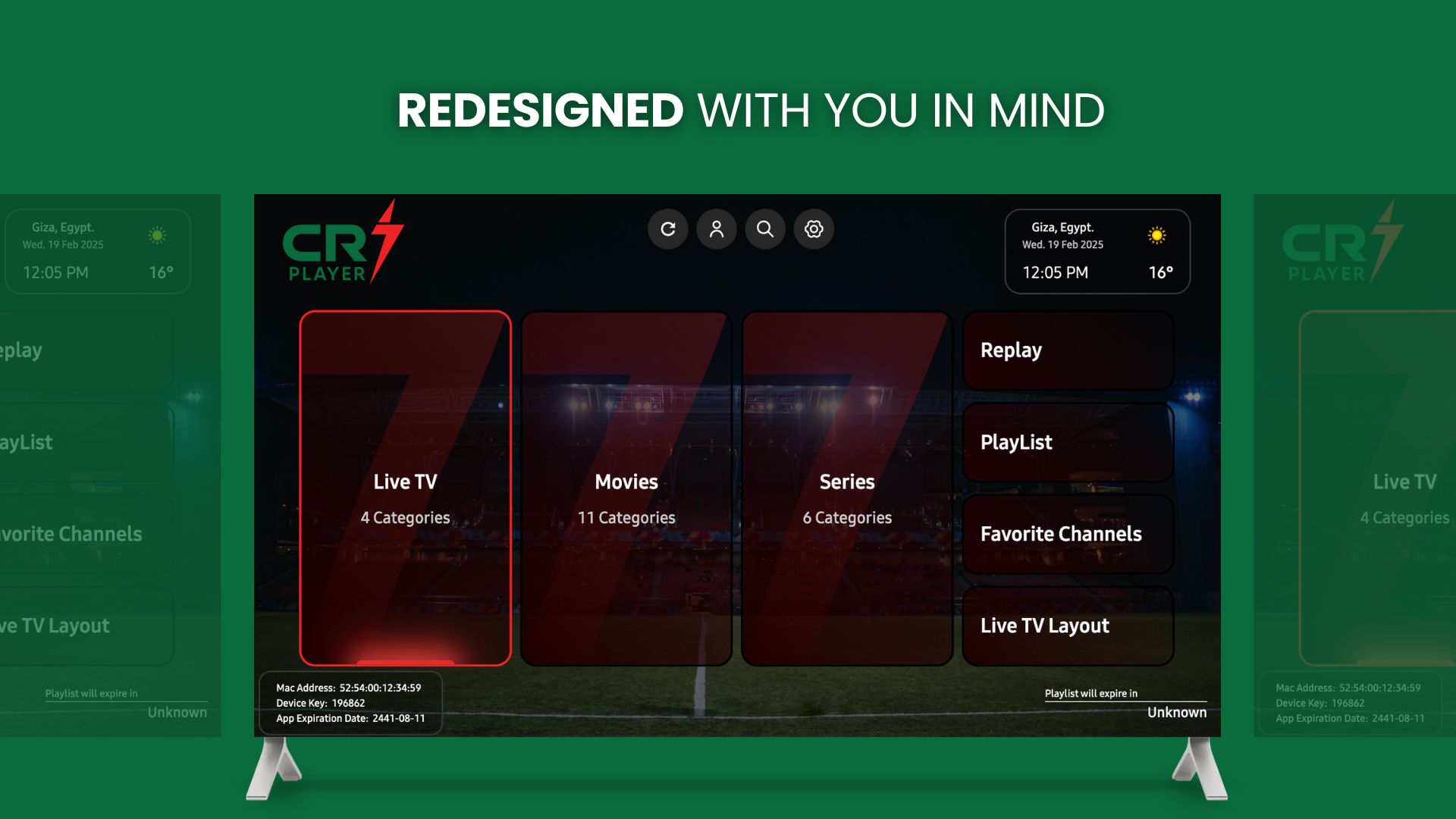Select the search magnifier icon

[x=765, y=229]
